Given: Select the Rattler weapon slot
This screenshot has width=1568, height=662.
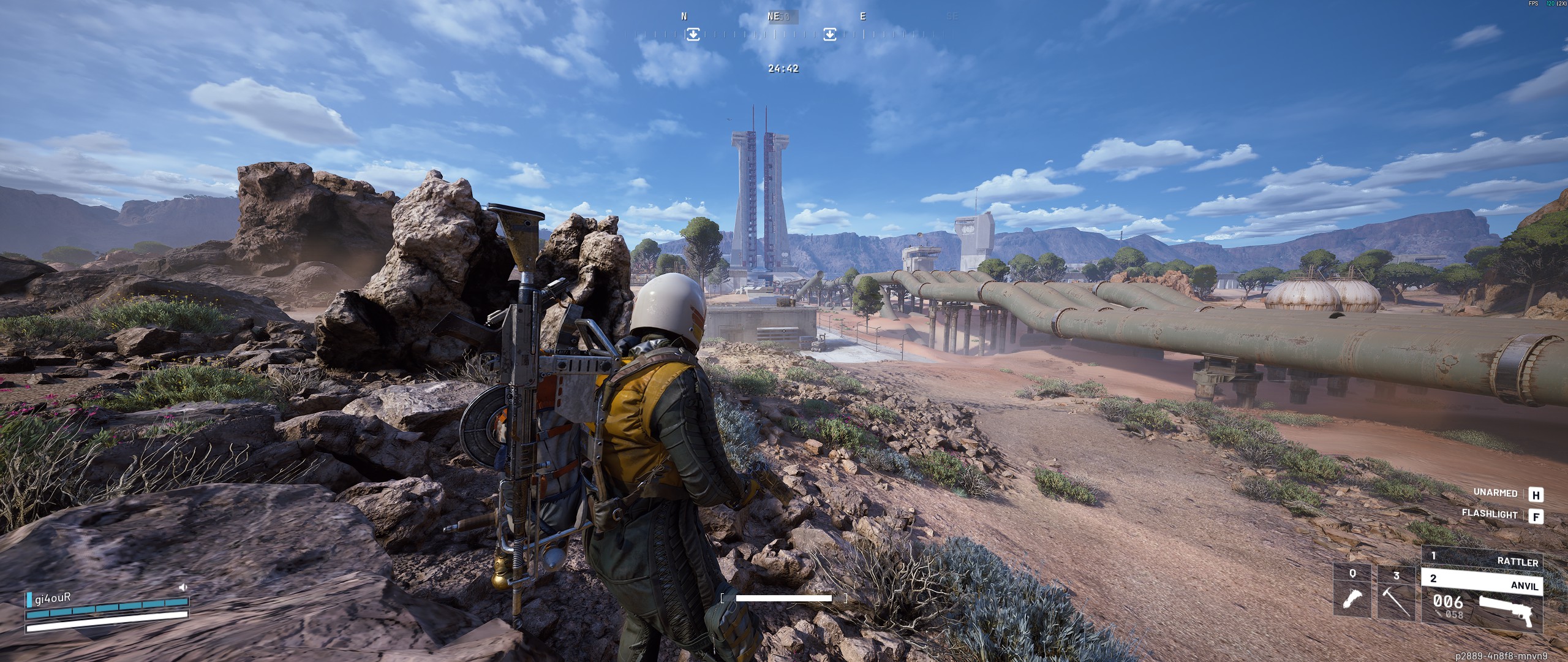Looking at the screenshot, I should 1482,559.
